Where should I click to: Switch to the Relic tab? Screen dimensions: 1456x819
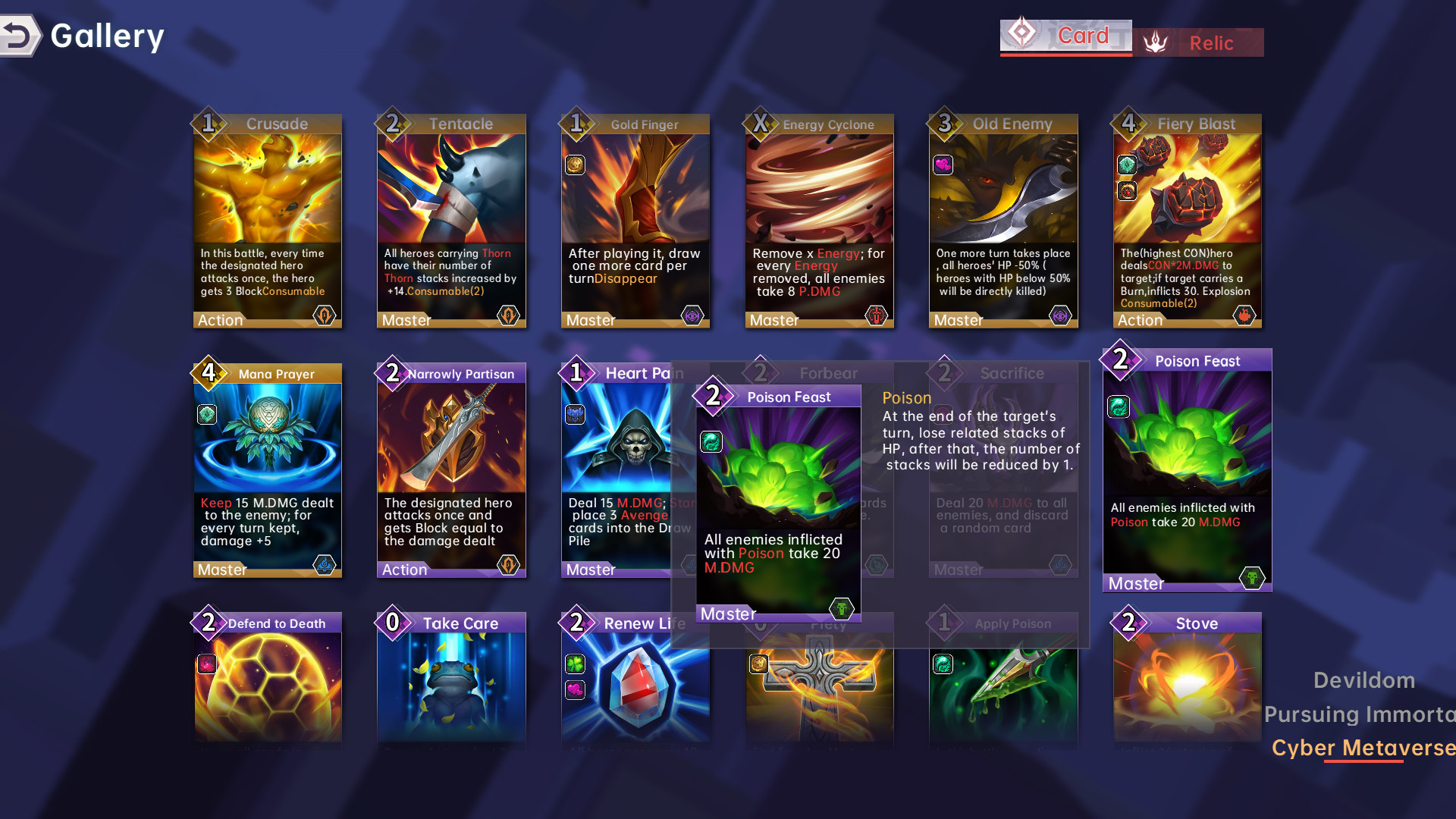point(1211,42)
